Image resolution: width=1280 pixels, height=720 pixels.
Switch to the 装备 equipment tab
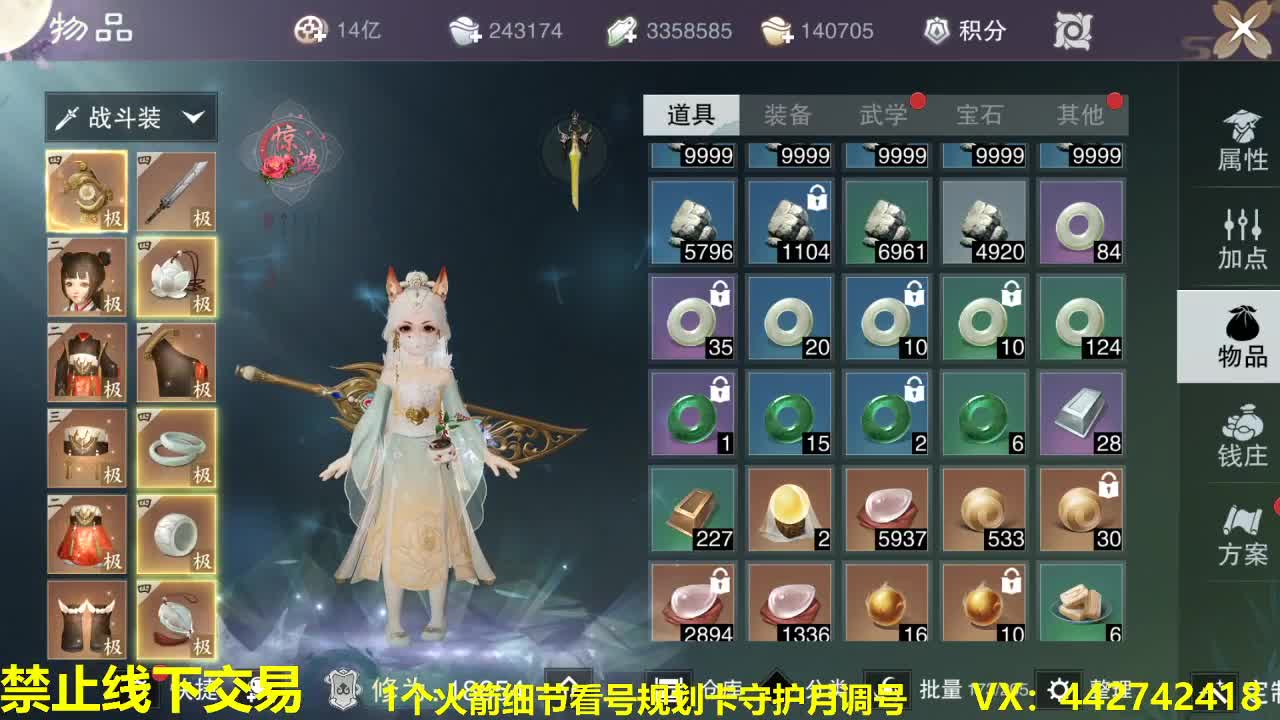pos(790,115)
